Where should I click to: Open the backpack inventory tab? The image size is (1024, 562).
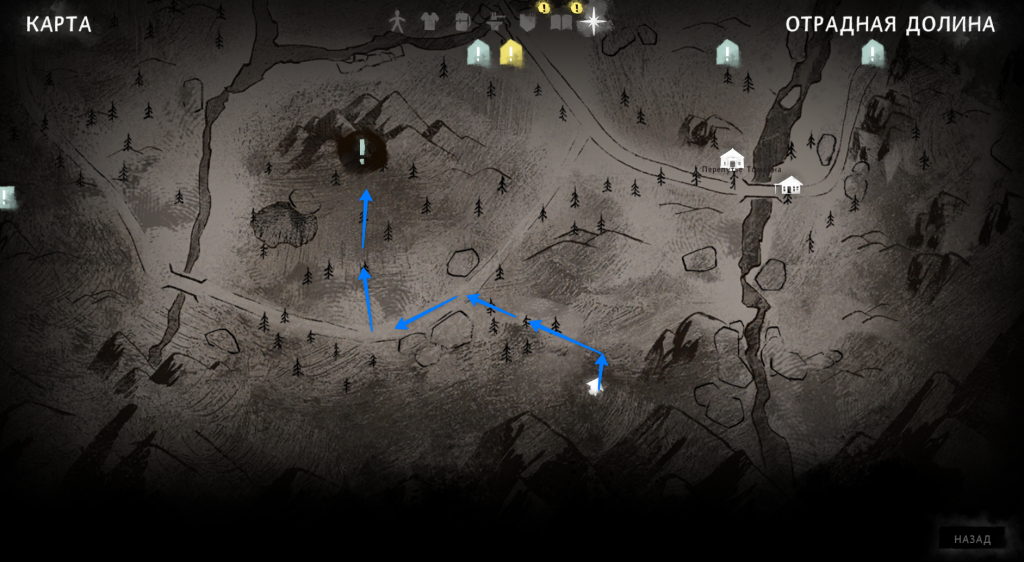pyautogui.click(x=461, y=20)
